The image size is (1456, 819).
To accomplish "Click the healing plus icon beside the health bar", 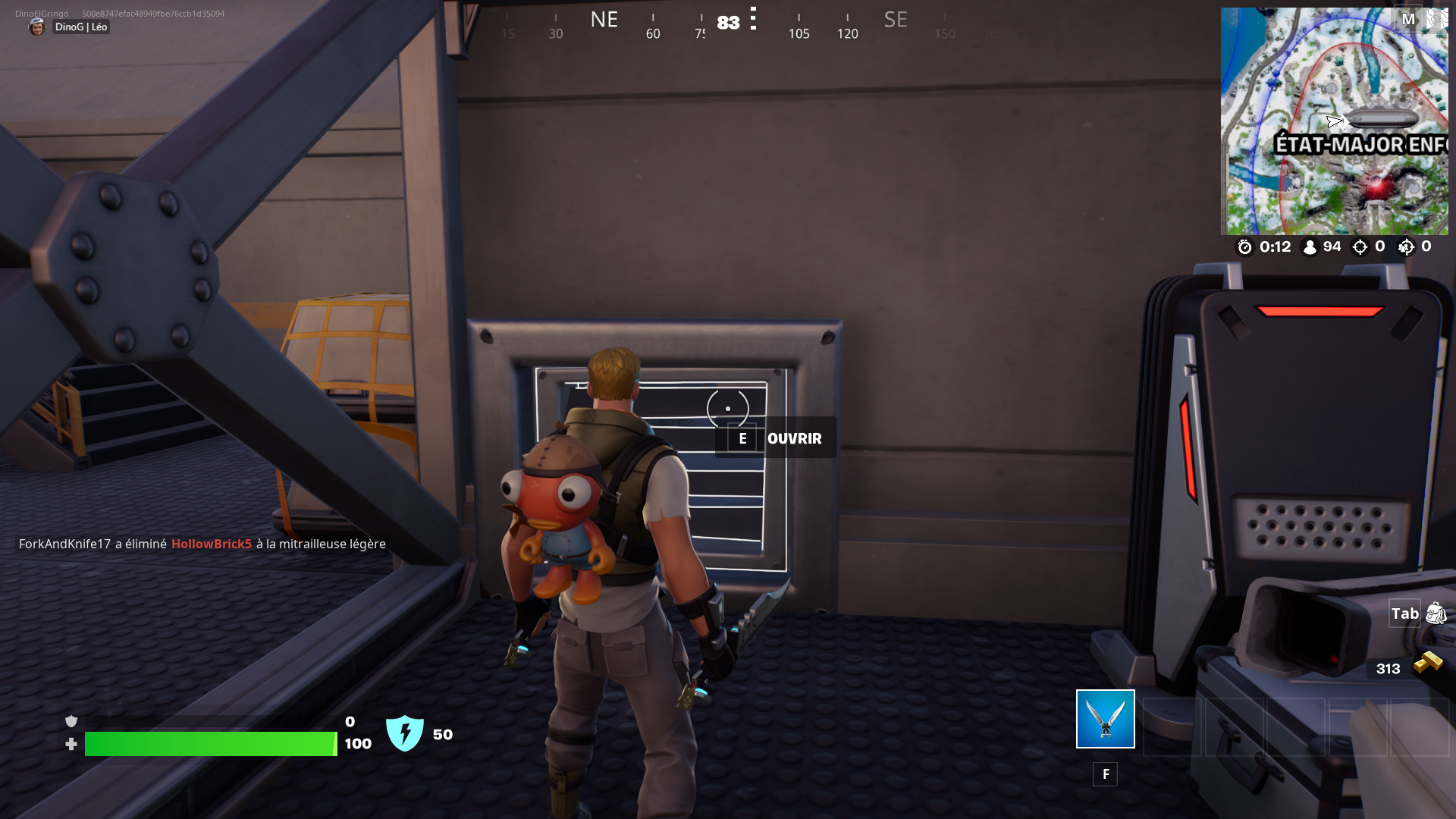I will click(x=72, y=744).
